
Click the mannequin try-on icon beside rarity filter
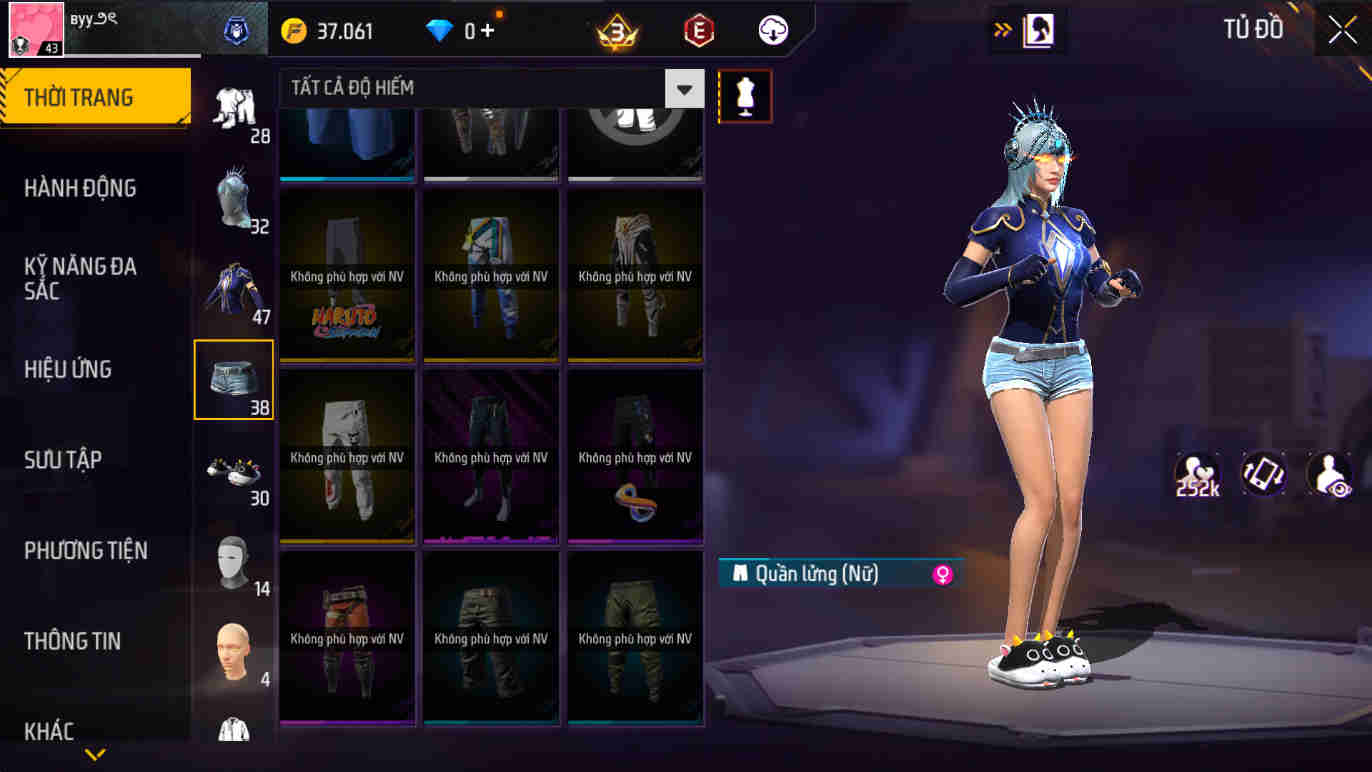(x=746, y=96)
